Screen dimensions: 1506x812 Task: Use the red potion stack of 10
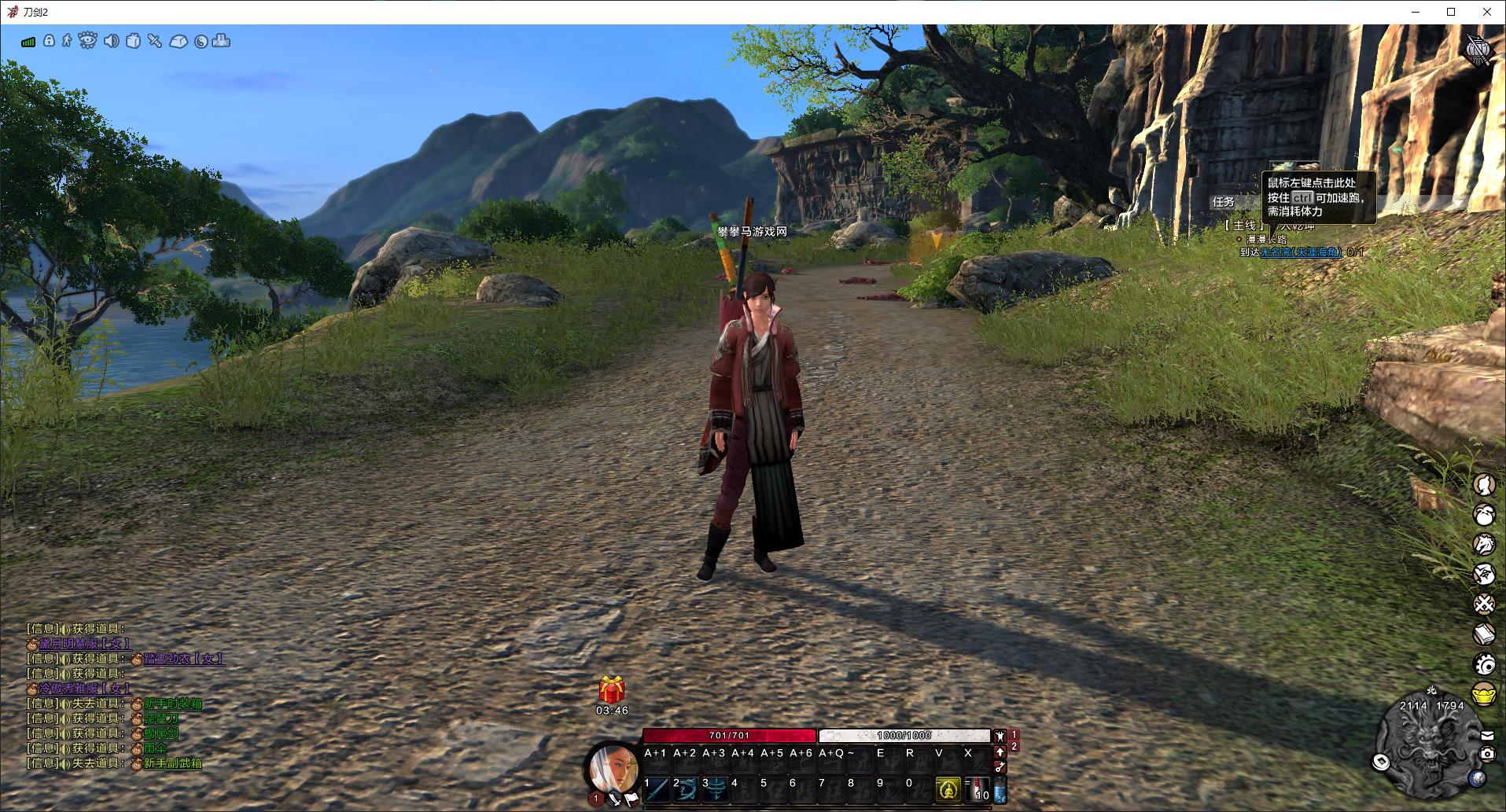[979, 788]
